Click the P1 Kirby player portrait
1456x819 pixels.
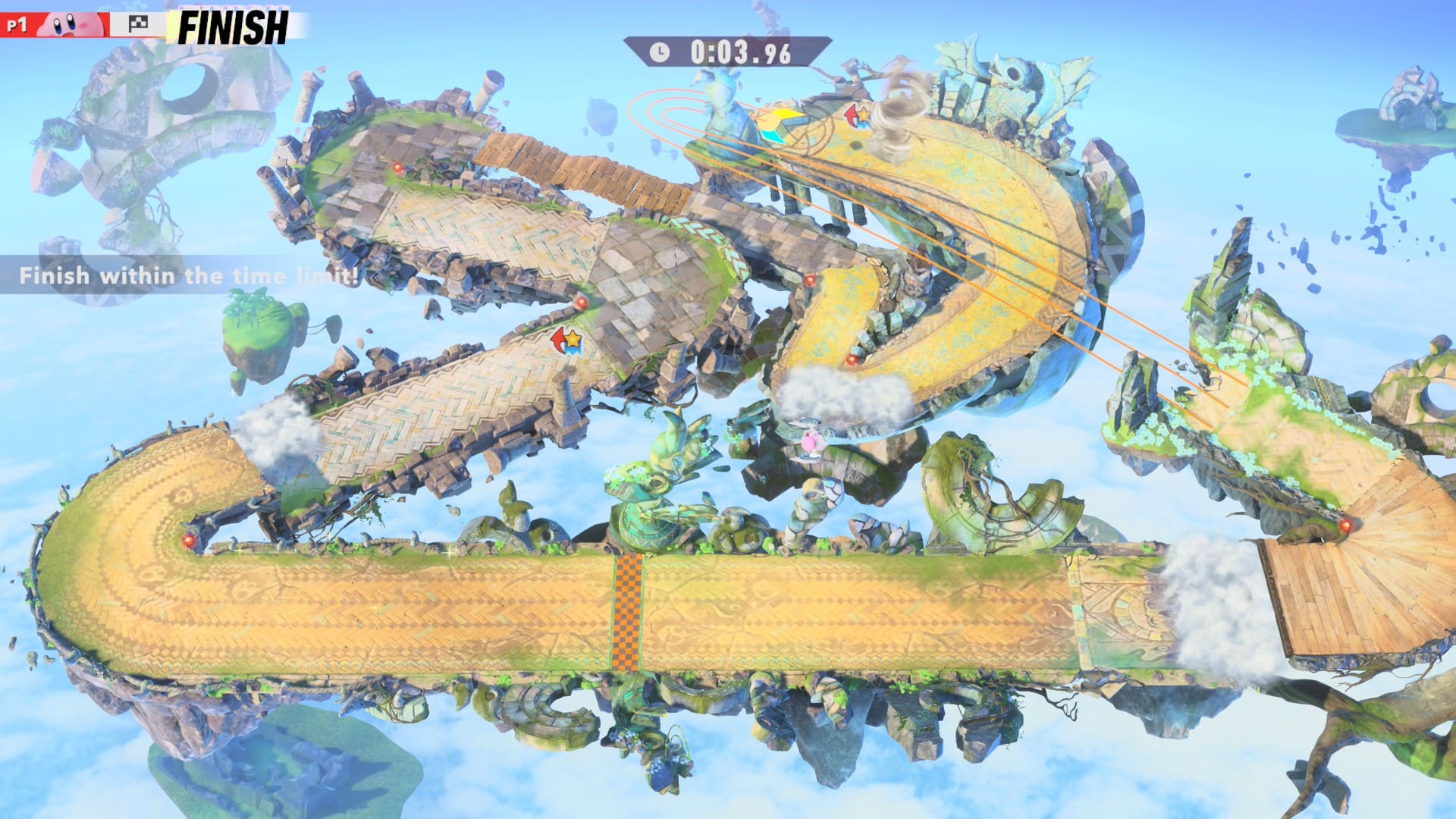(71, 25)
